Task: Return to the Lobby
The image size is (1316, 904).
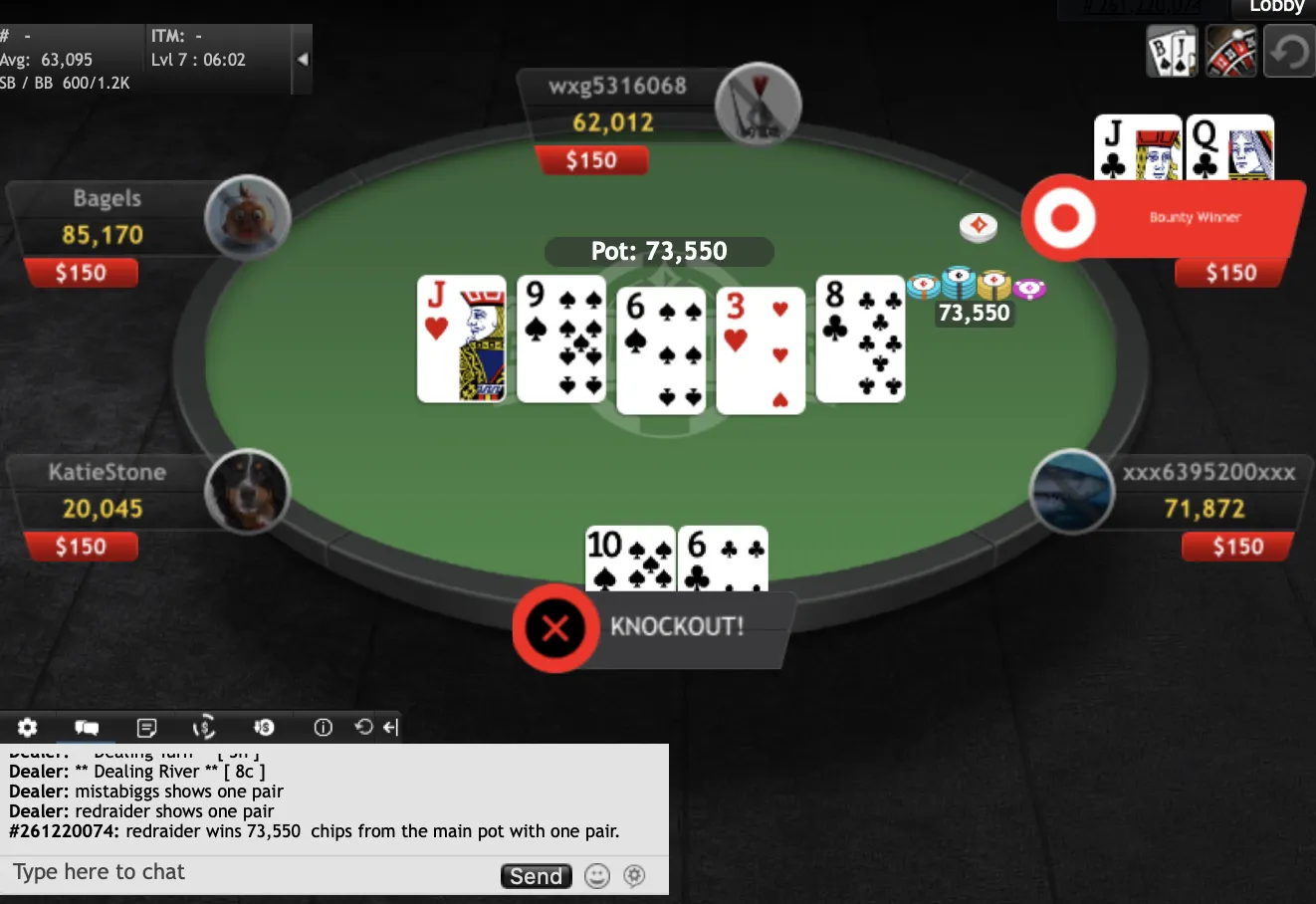Action: click(1276, 7)
